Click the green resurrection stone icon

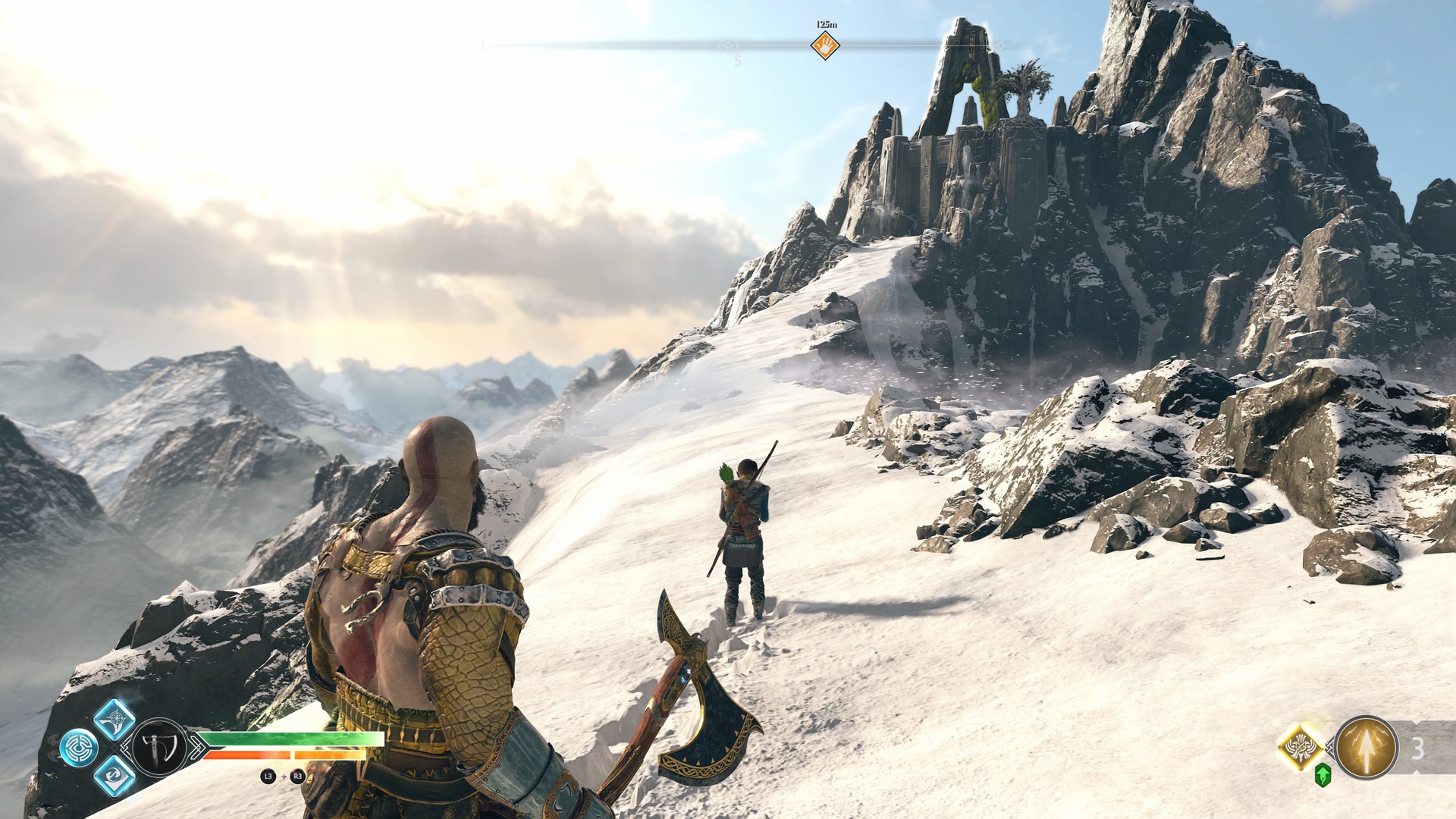tap(1323, 775)
